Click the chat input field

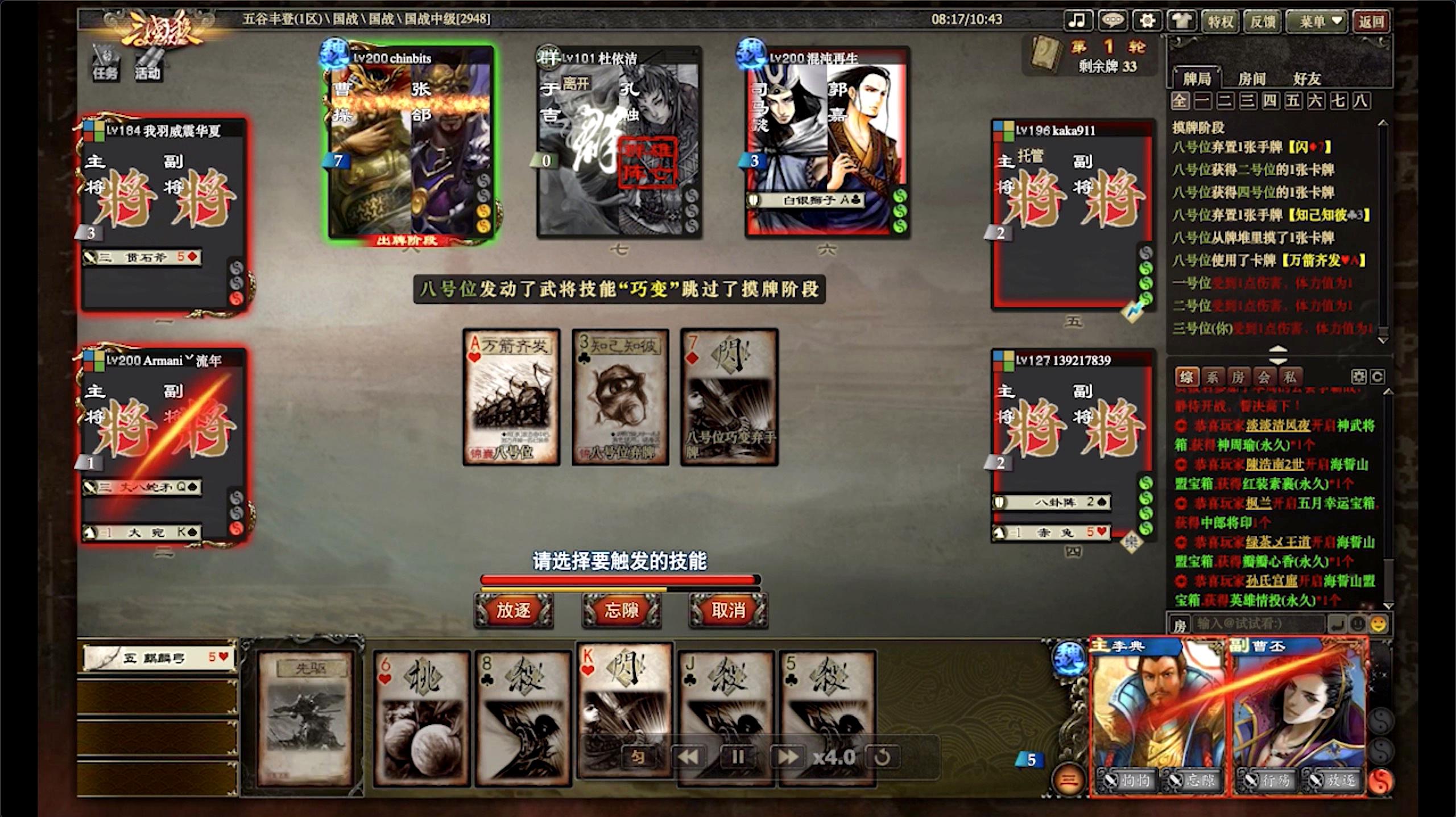coord(1257,624)
